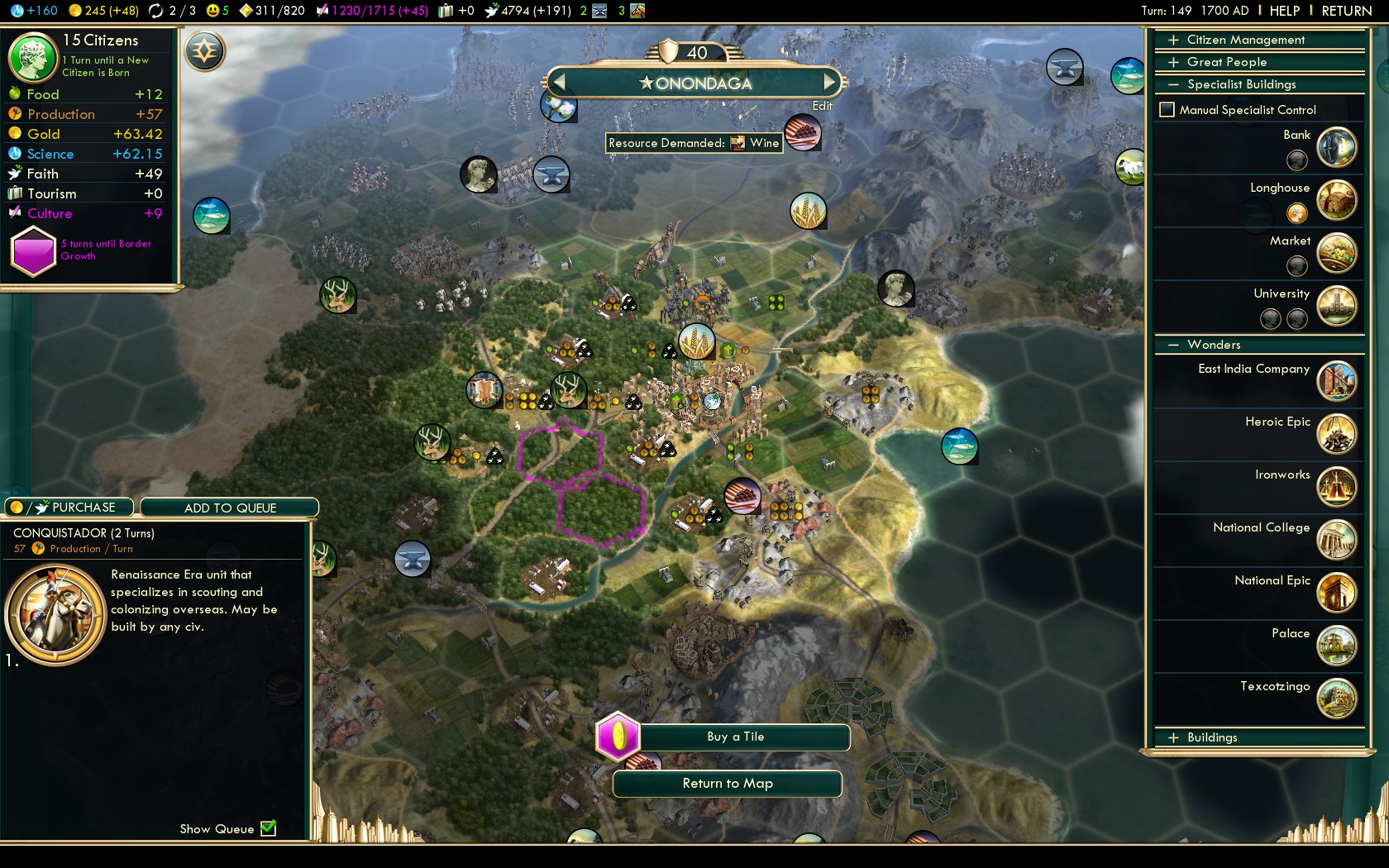1389x868 pixels.
Task: Open the Purchase panel
Action: (x=71, y=508)
